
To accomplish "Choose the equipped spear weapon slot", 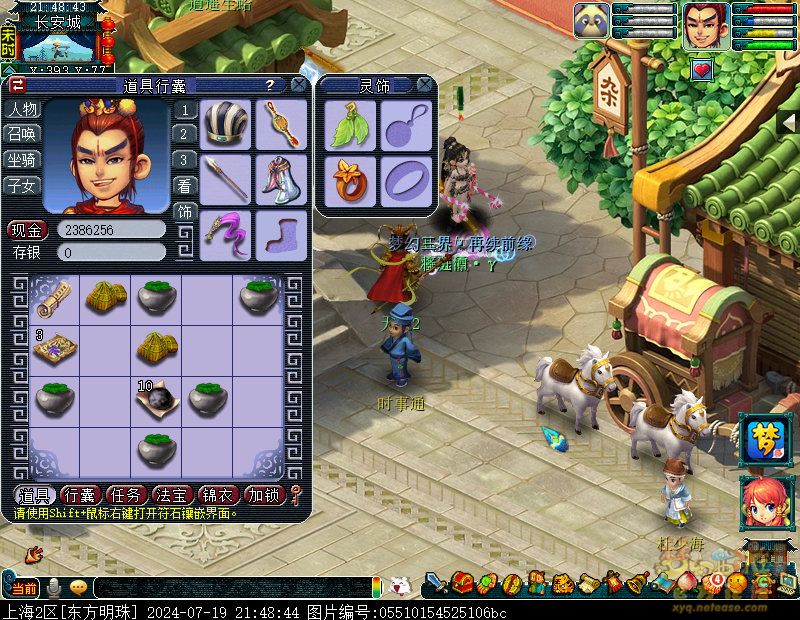I will pyautogui.click(x=226, y=179).
